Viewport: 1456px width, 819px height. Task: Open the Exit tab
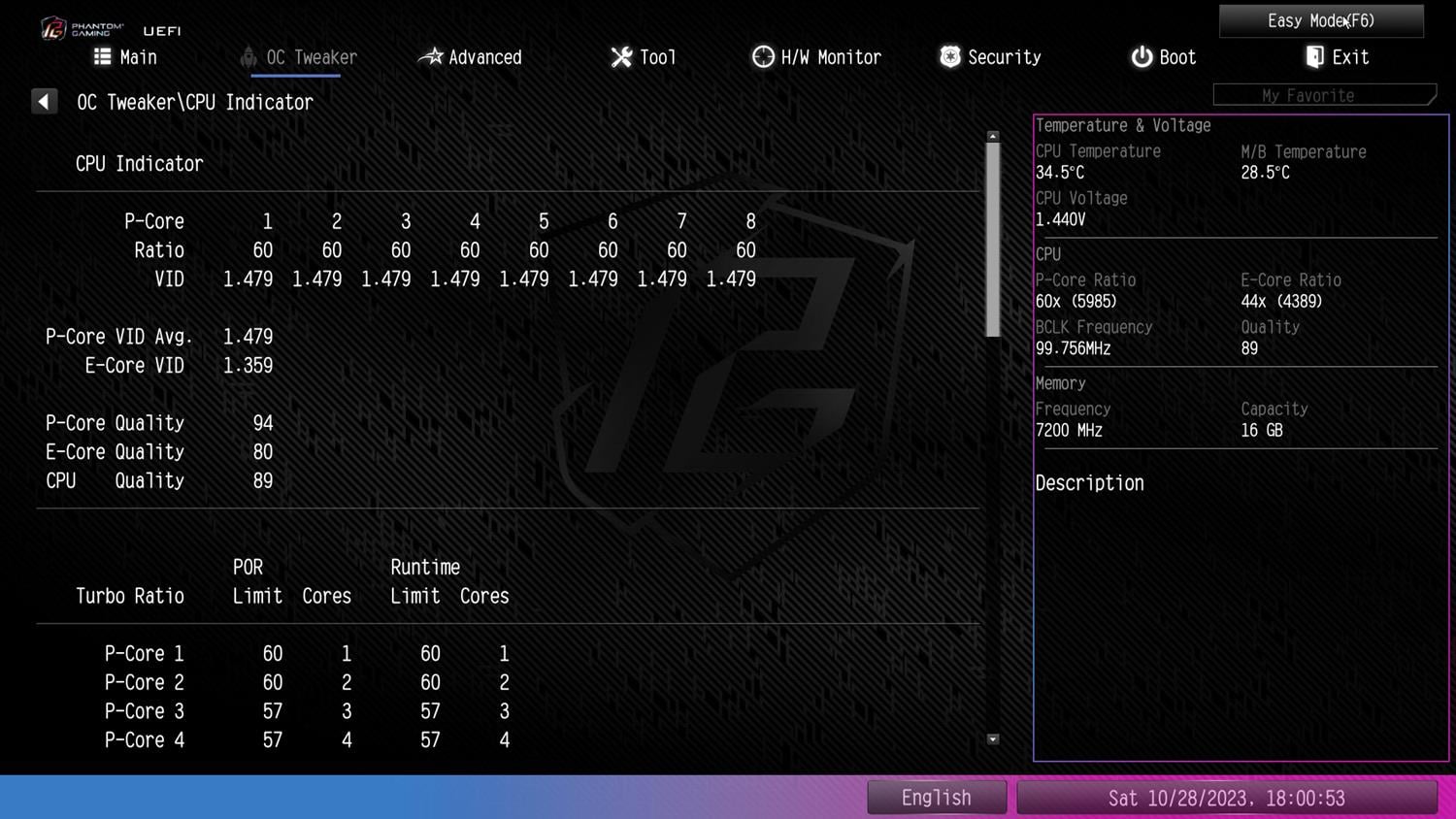(1337, 57)
